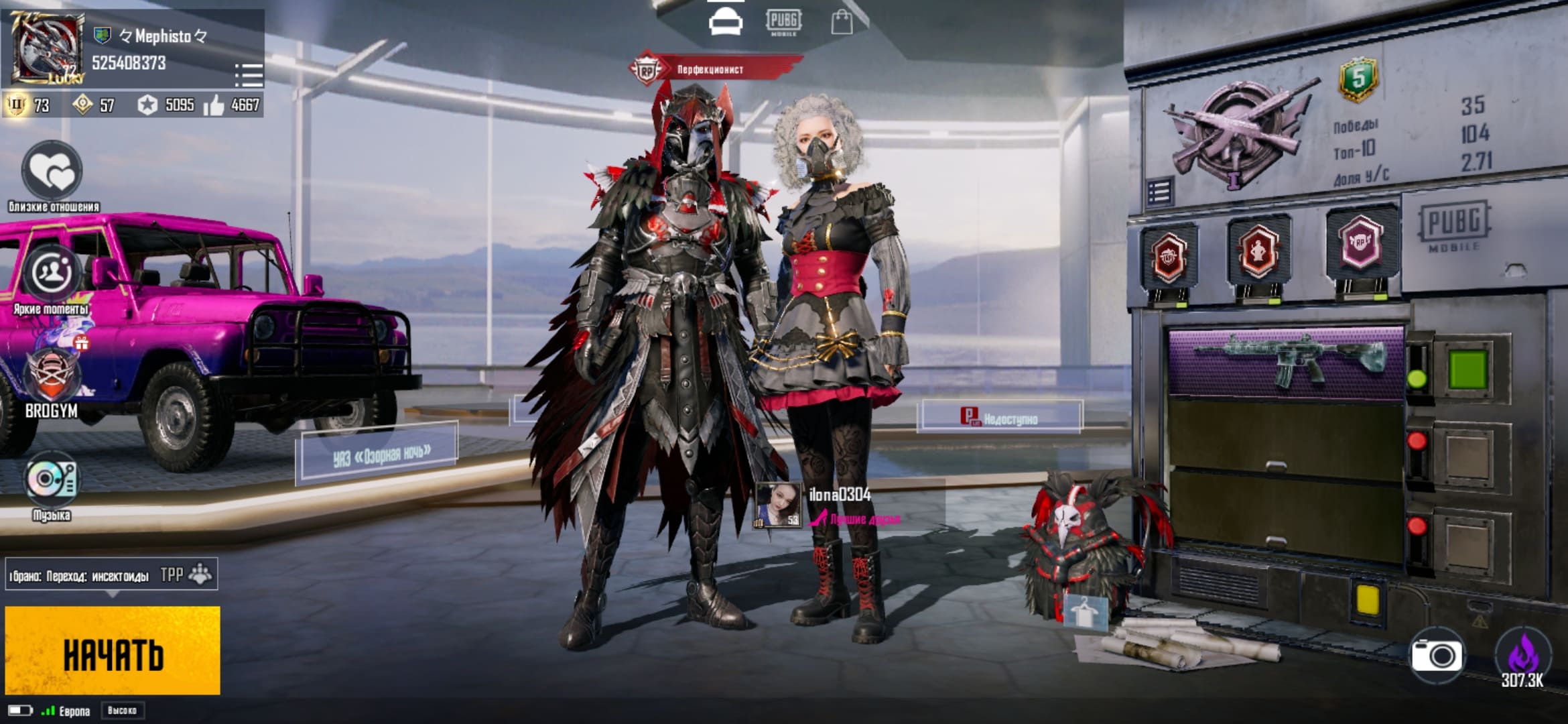Open the list menu beside player ID

tap(249, 75)
